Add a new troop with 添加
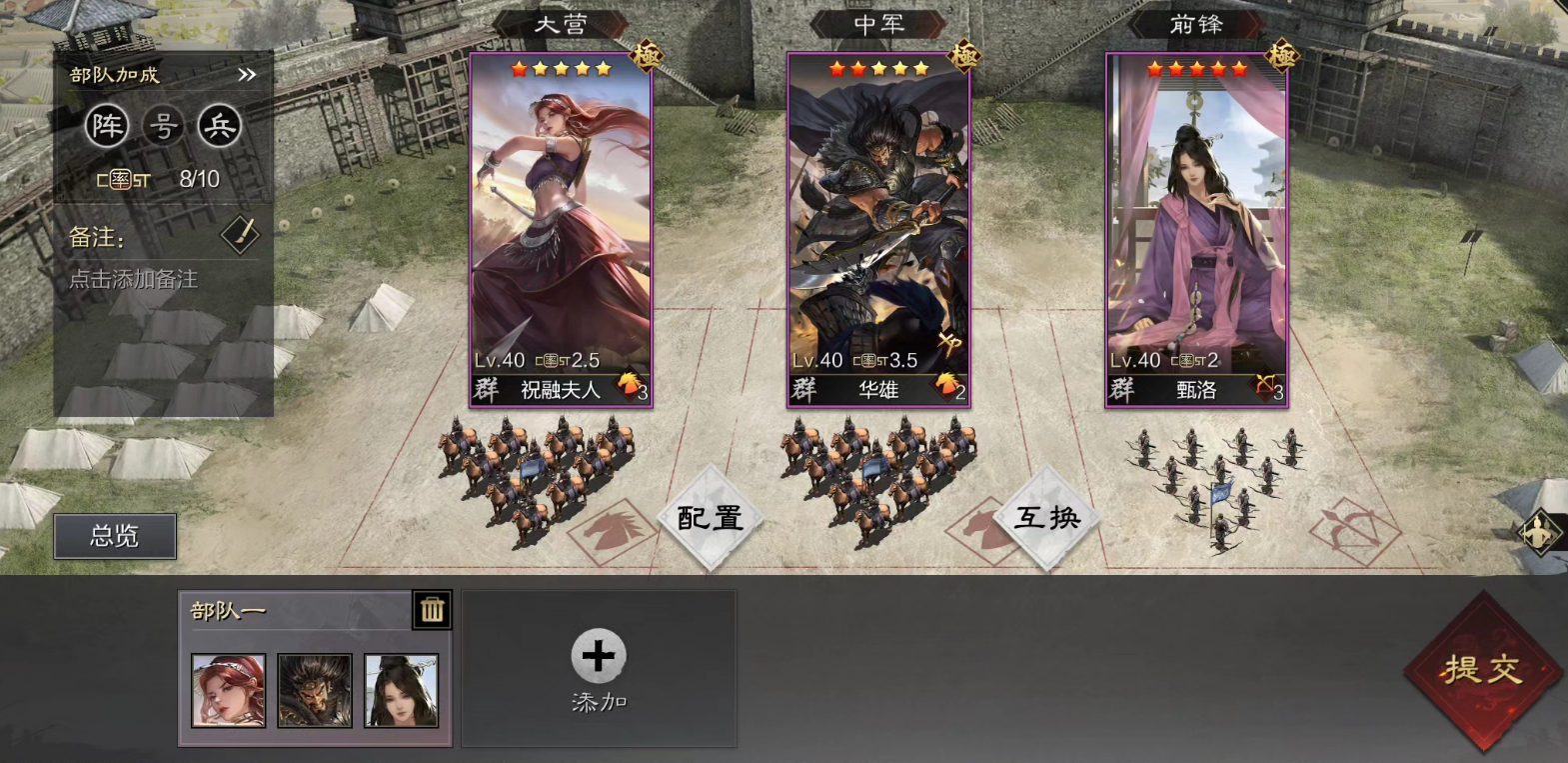1568x763 pixels. [x=599, y=668]
